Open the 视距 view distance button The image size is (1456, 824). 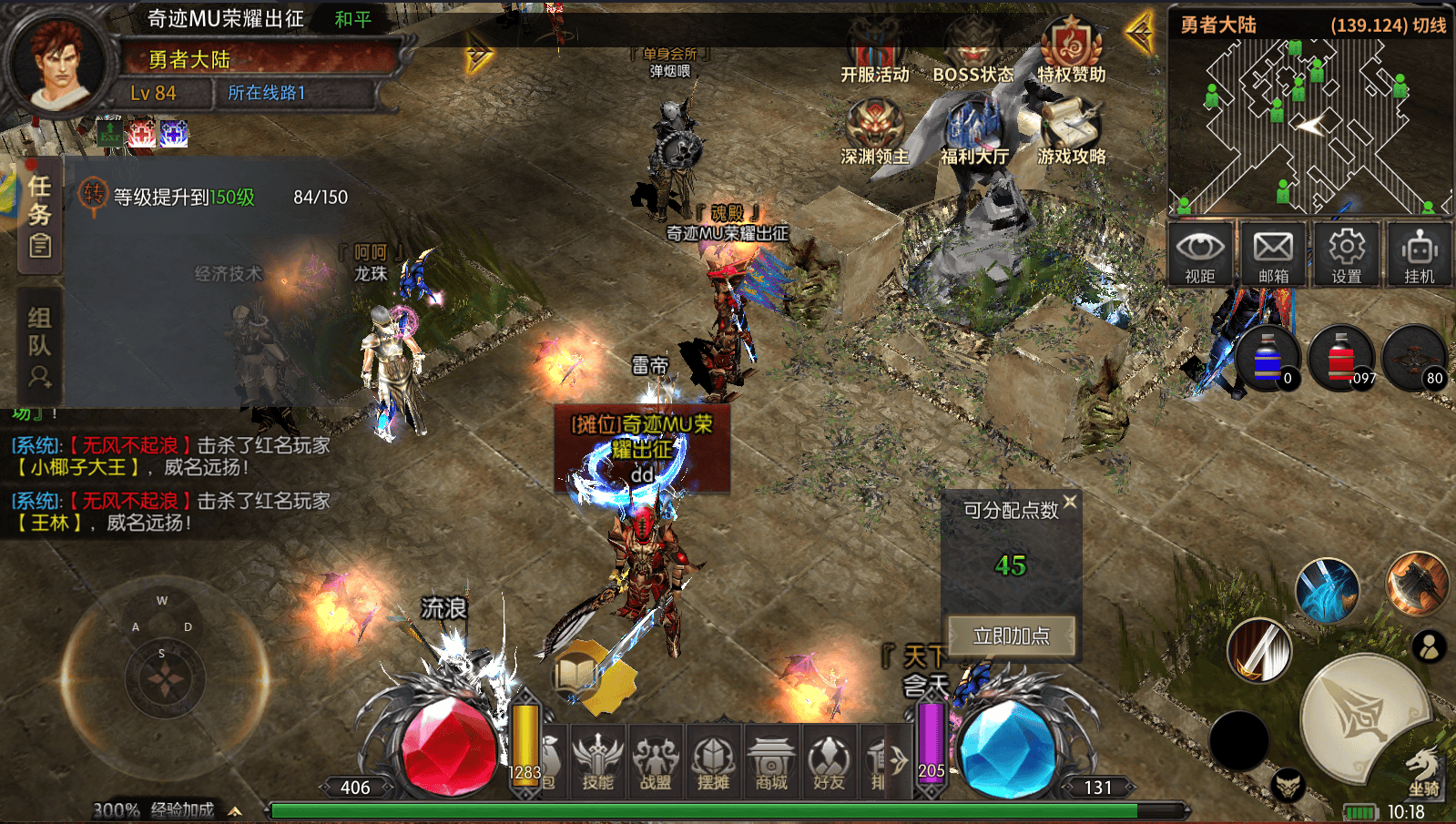1200,254
